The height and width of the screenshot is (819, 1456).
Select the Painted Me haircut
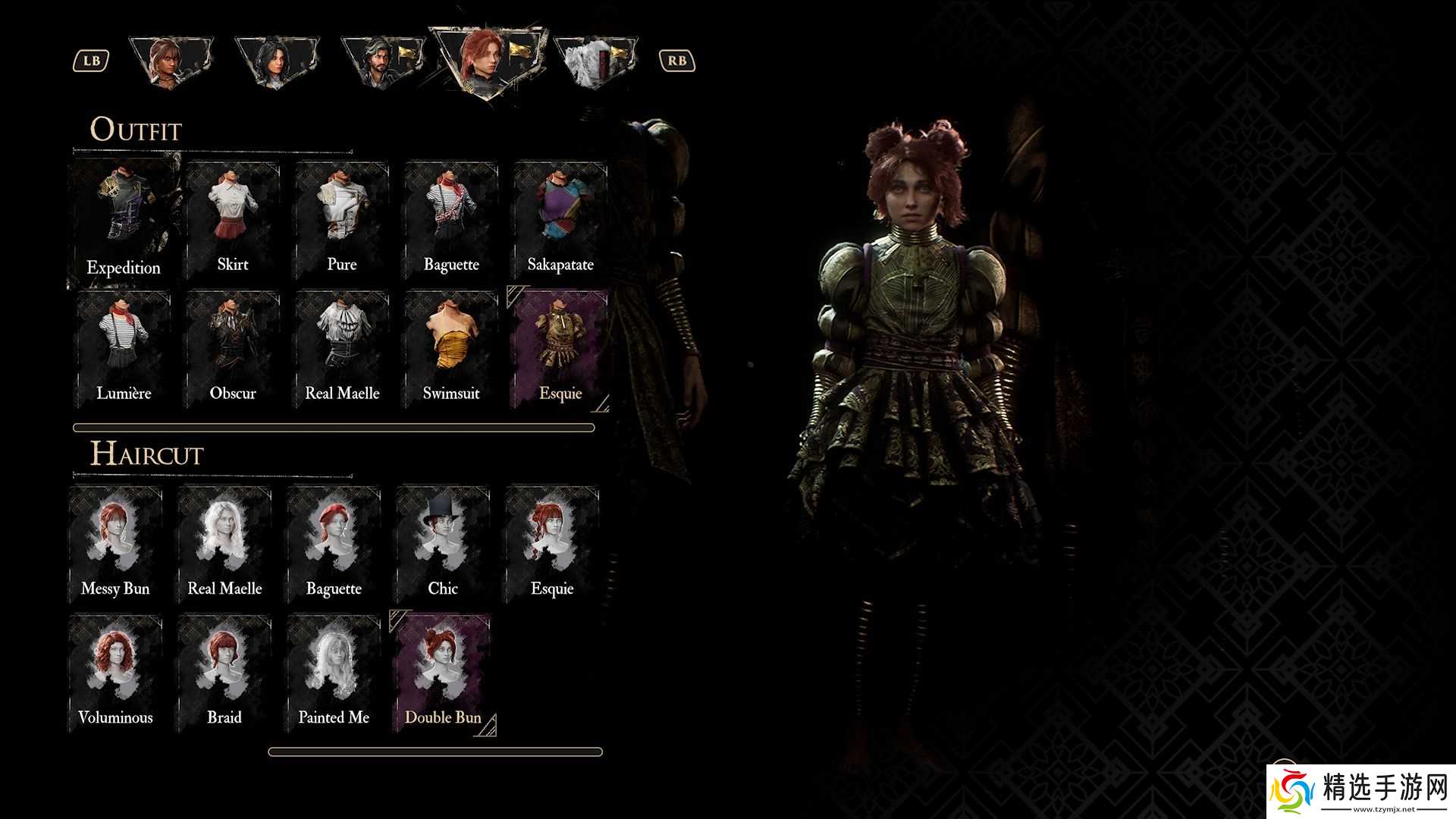[x=334, y=673]
